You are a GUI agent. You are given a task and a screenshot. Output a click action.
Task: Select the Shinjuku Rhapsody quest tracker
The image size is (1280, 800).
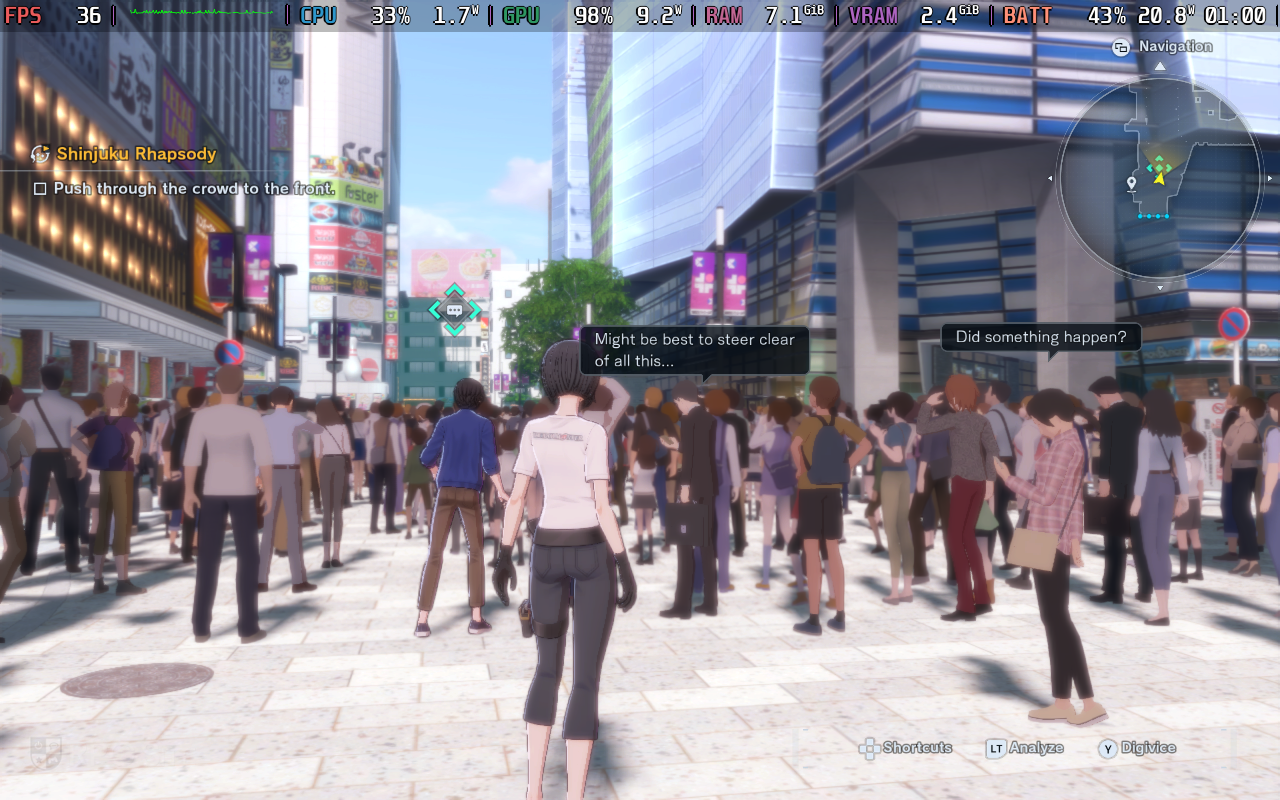(x=136, y=154)
